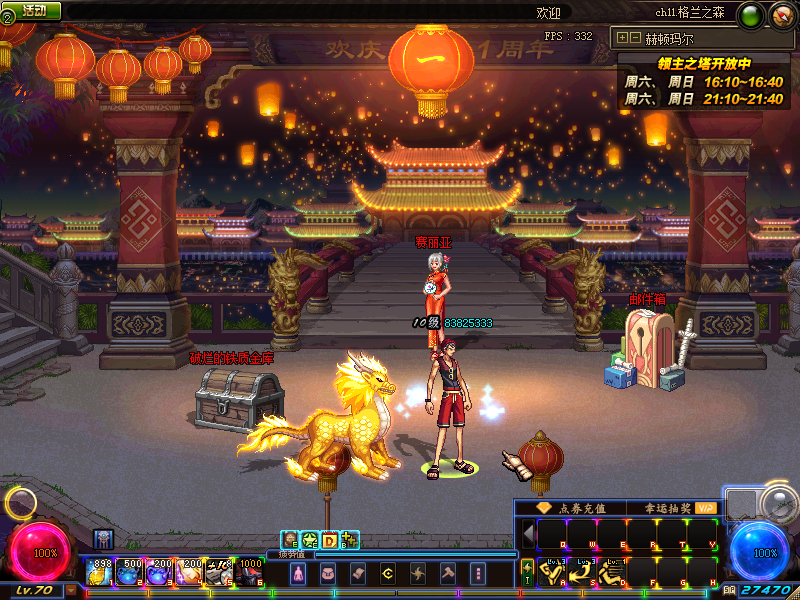This screenshot has width=800, height=600.
Task: Expand the 赫顿玛尔 panel with the plus button
Action: click(x=623, y=38)
